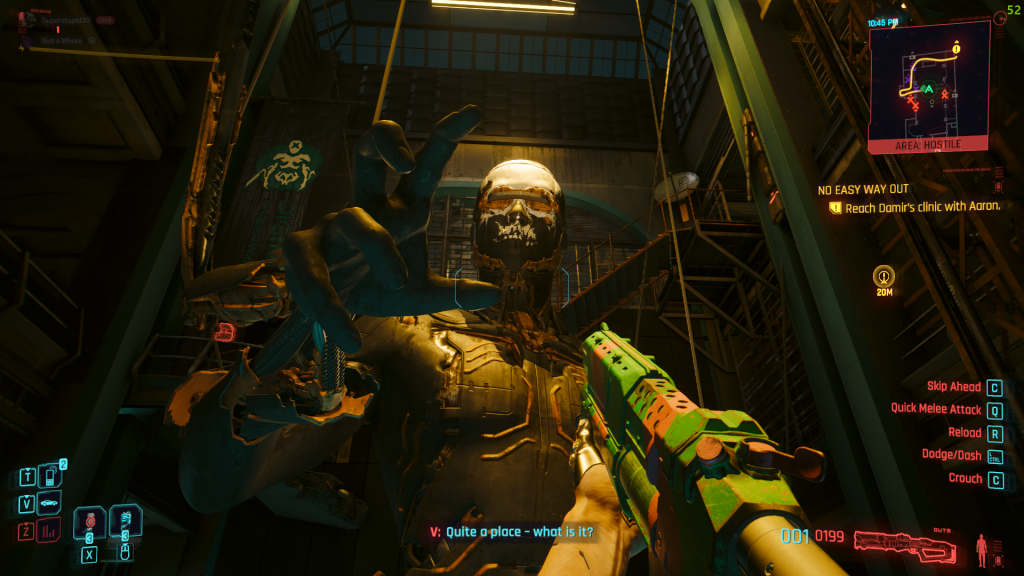
Task: Call your vehicle with the car icon
Action: [x=49, y=503]
